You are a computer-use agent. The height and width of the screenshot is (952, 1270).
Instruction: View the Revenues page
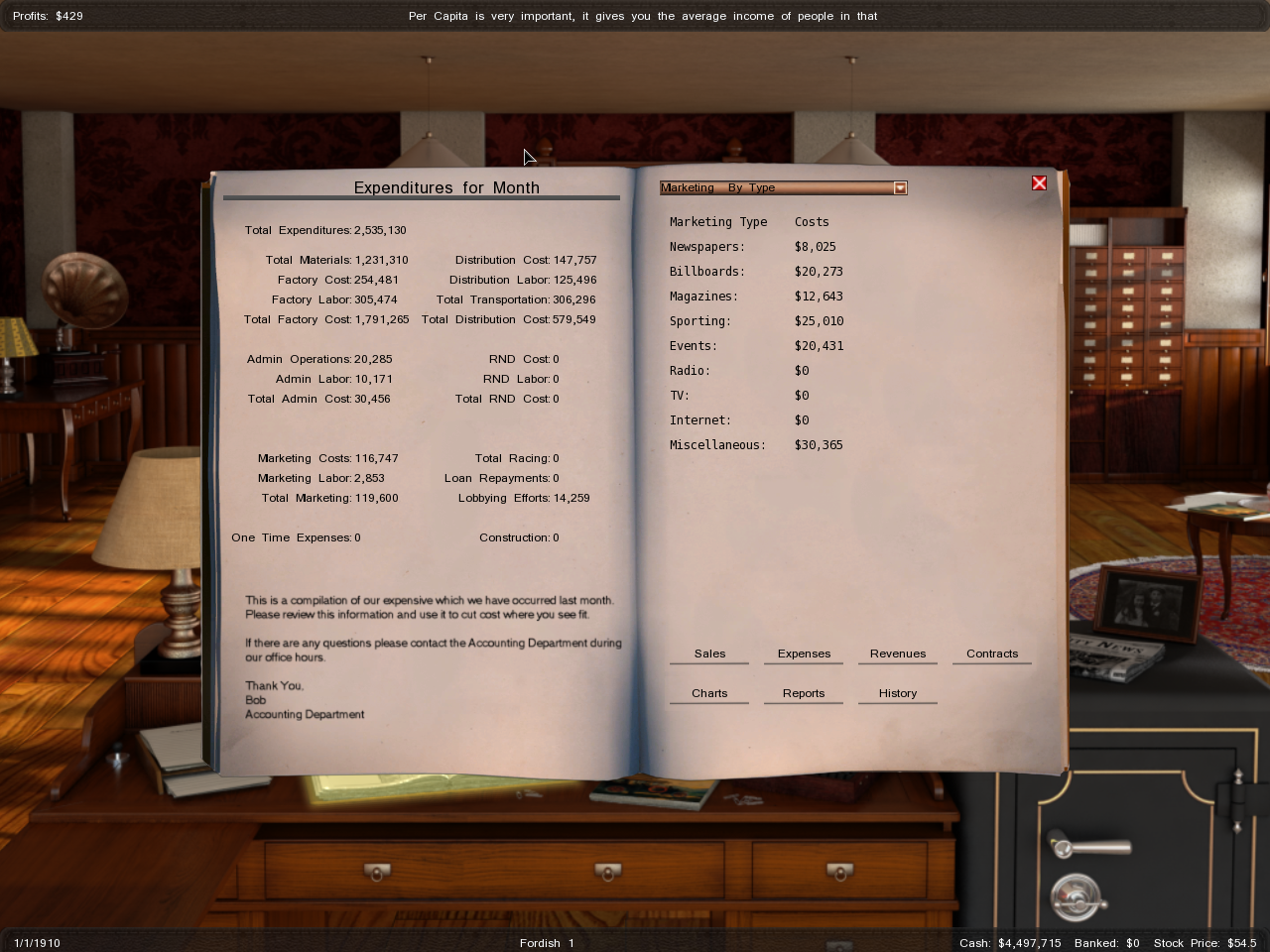898,654
